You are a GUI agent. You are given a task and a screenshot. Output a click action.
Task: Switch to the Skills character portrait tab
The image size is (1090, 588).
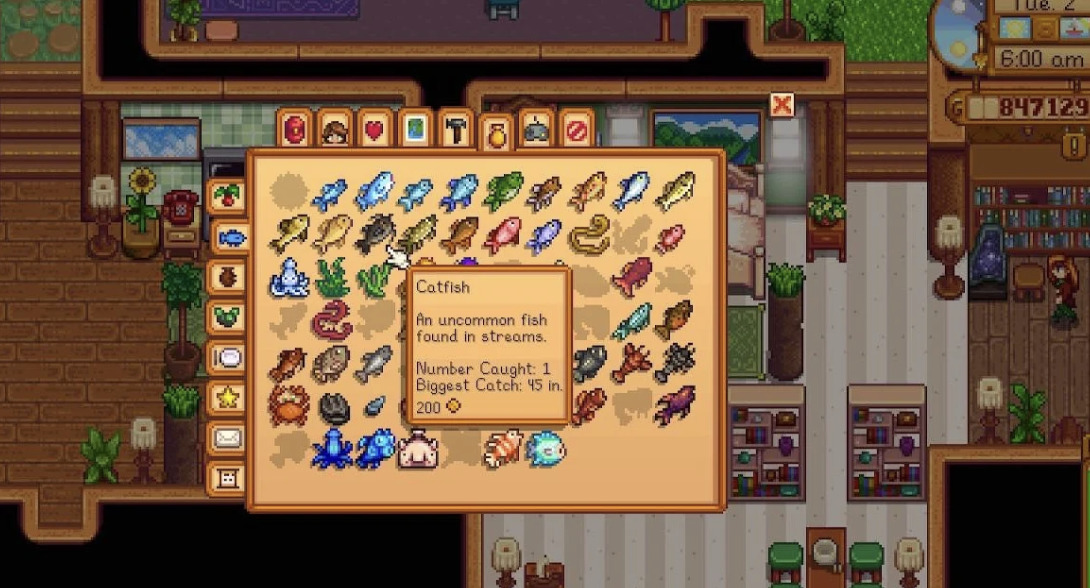(335, 128)
